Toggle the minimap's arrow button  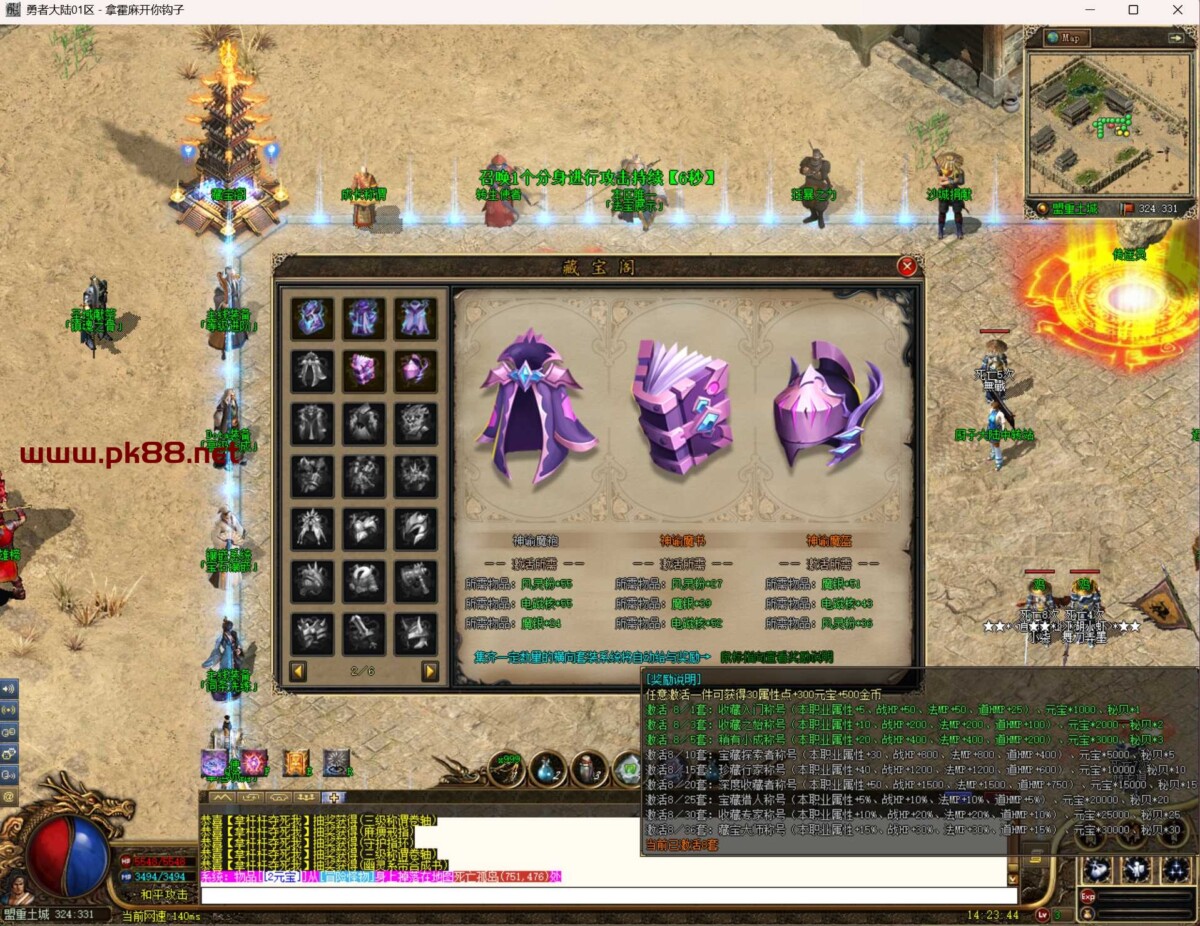tap(1176, 38)
